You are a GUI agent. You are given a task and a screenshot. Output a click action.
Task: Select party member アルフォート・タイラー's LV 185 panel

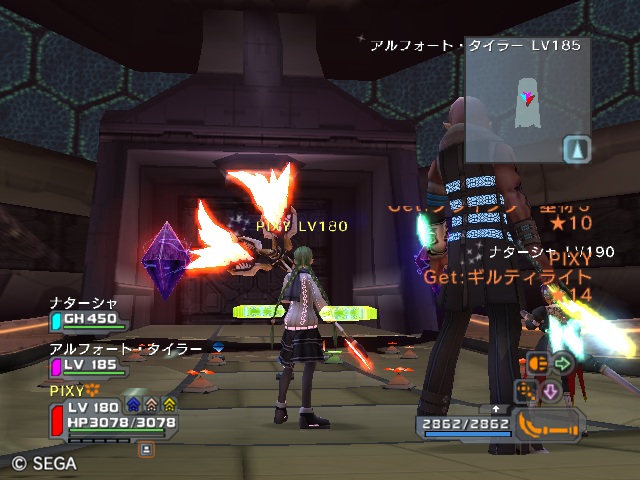pyautogui.click(x=88, y=364)
